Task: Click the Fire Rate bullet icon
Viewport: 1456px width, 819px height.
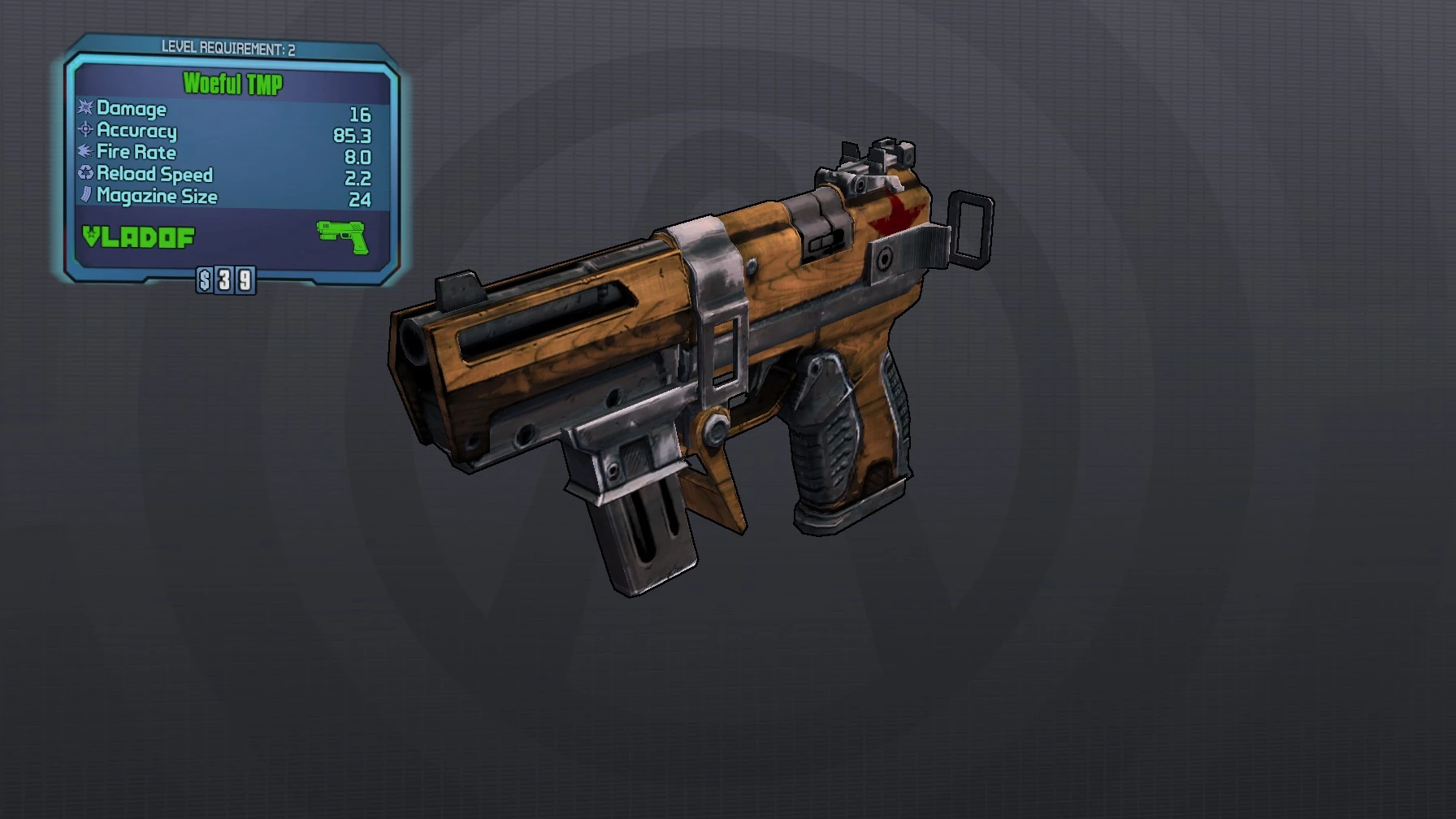Action: point(84,152)
